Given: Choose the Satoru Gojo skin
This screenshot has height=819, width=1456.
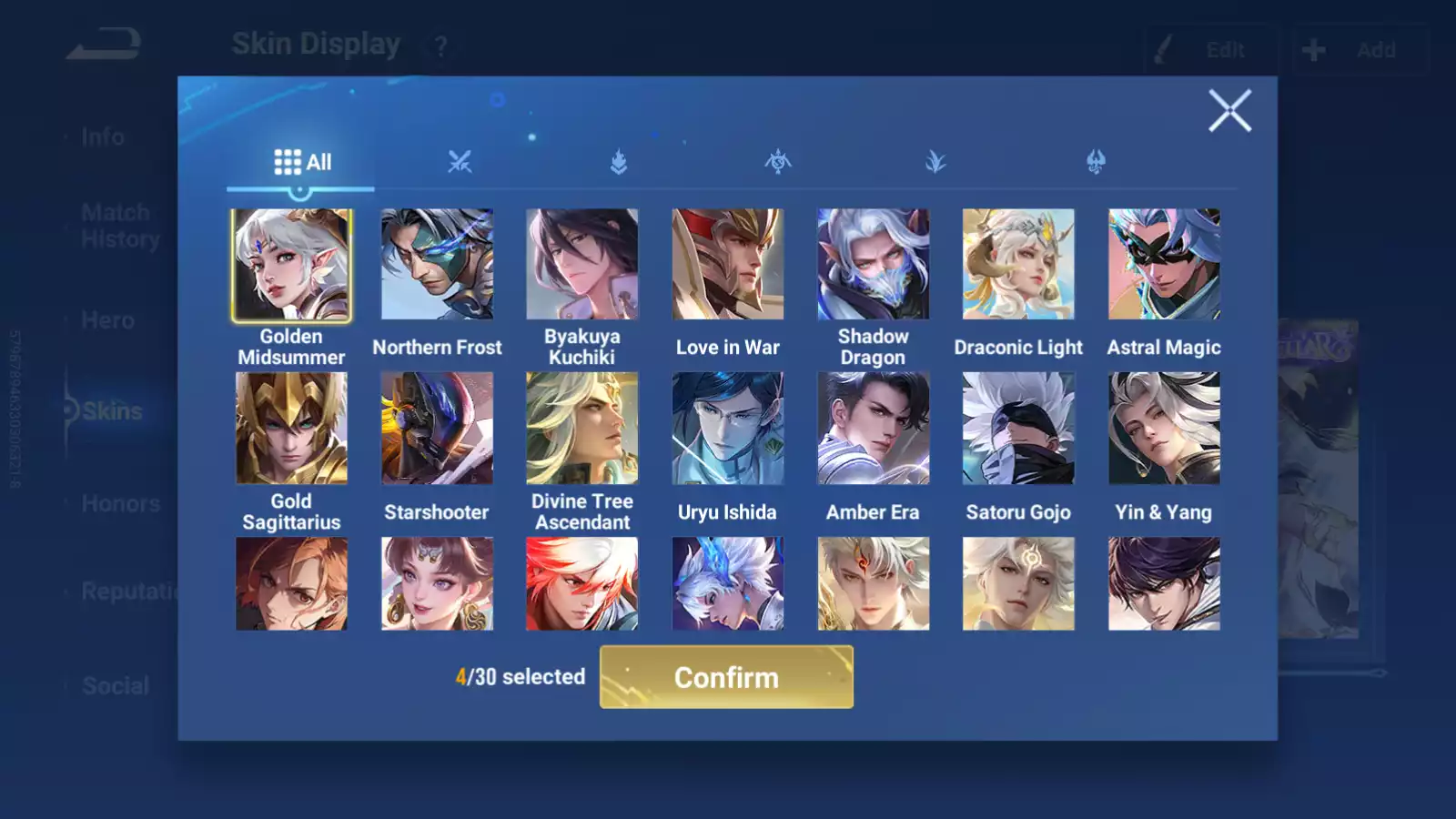Looking at the screenshot, I should coord(1018,429).
